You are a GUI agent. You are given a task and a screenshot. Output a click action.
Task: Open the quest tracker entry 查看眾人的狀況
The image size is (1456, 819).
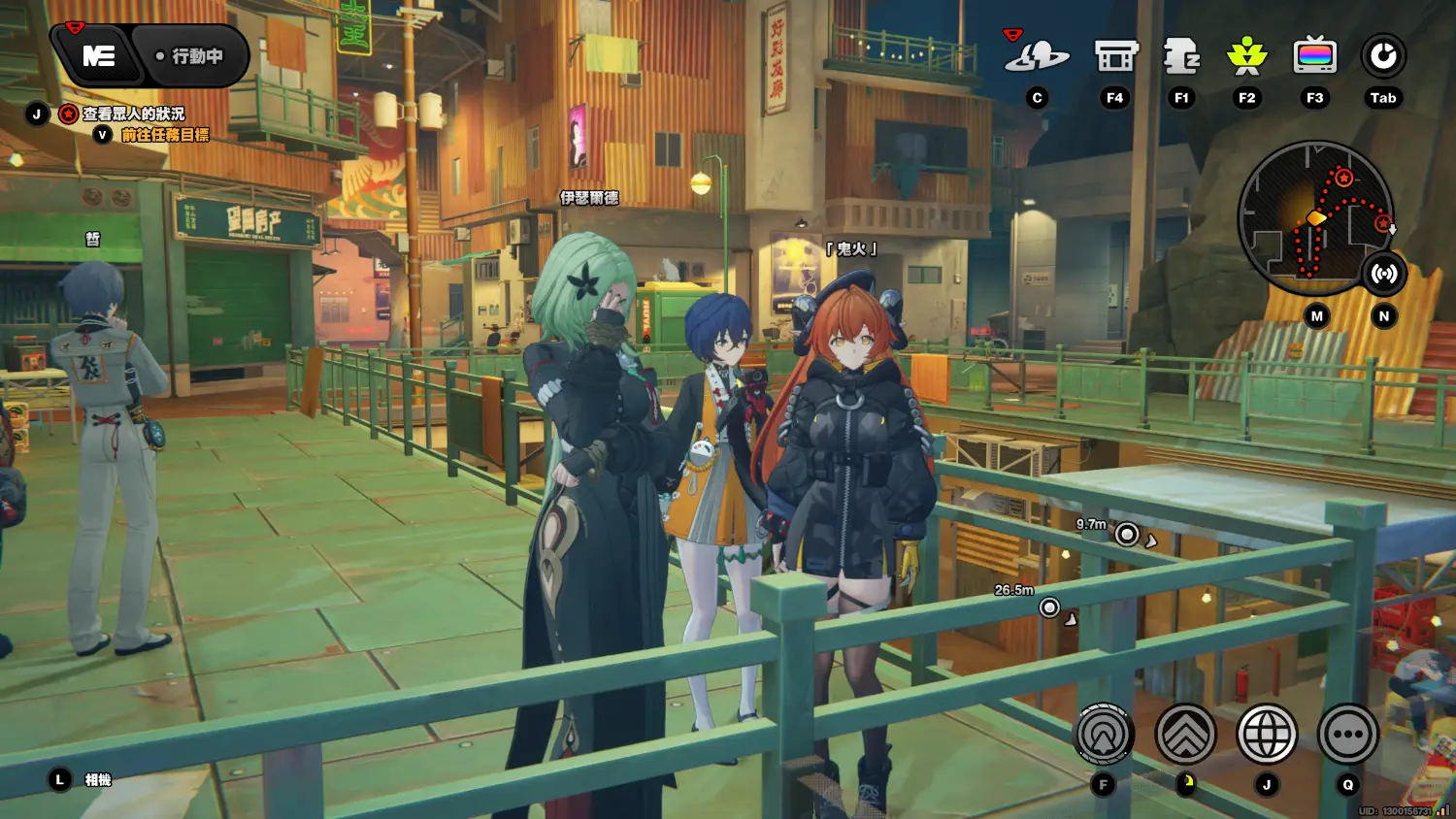tap(132, 114)
